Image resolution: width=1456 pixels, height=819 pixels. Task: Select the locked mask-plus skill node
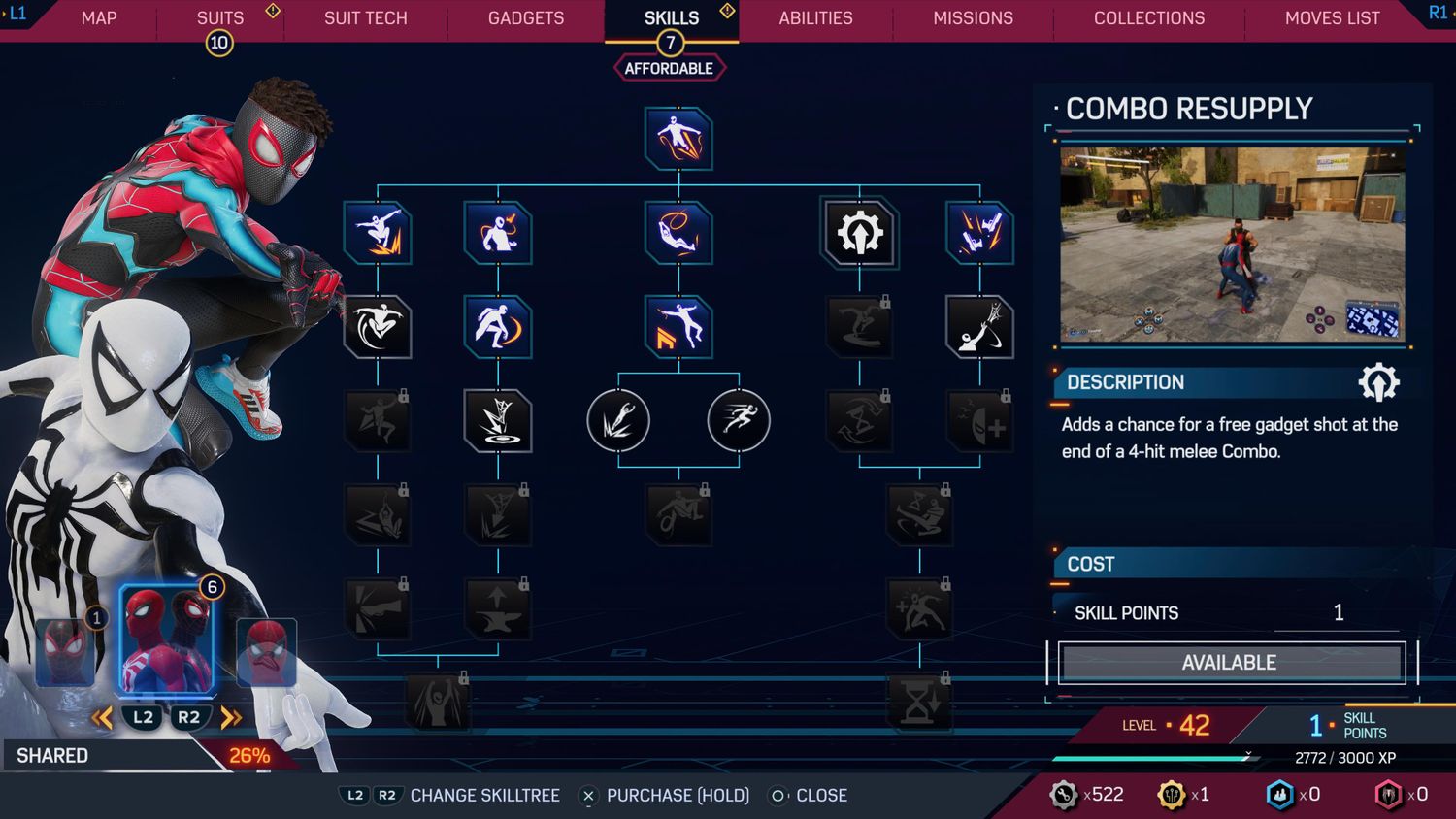click(979, 422)
